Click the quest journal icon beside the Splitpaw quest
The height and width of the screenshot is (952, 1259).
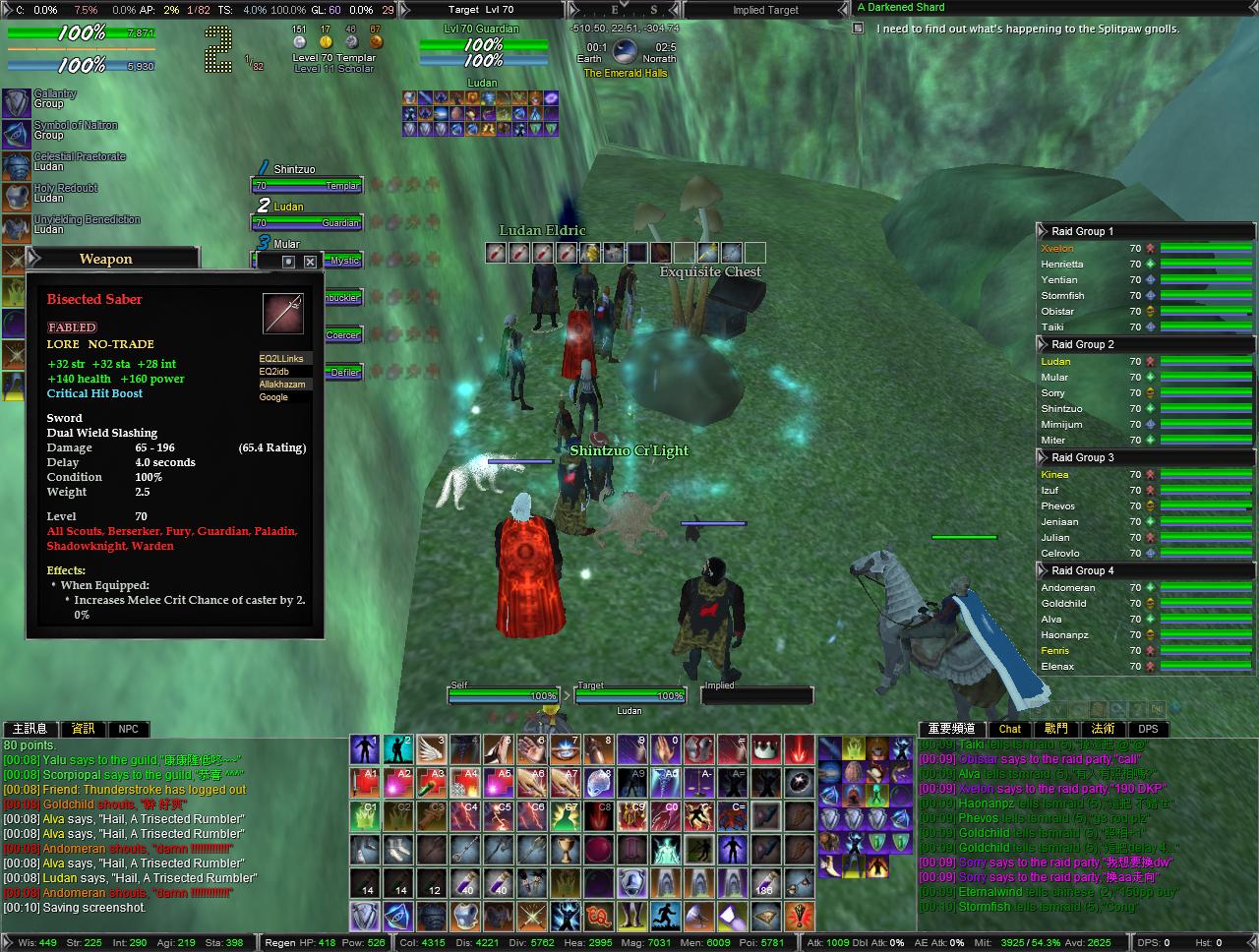pyautogui.click(x=860, y=30)
